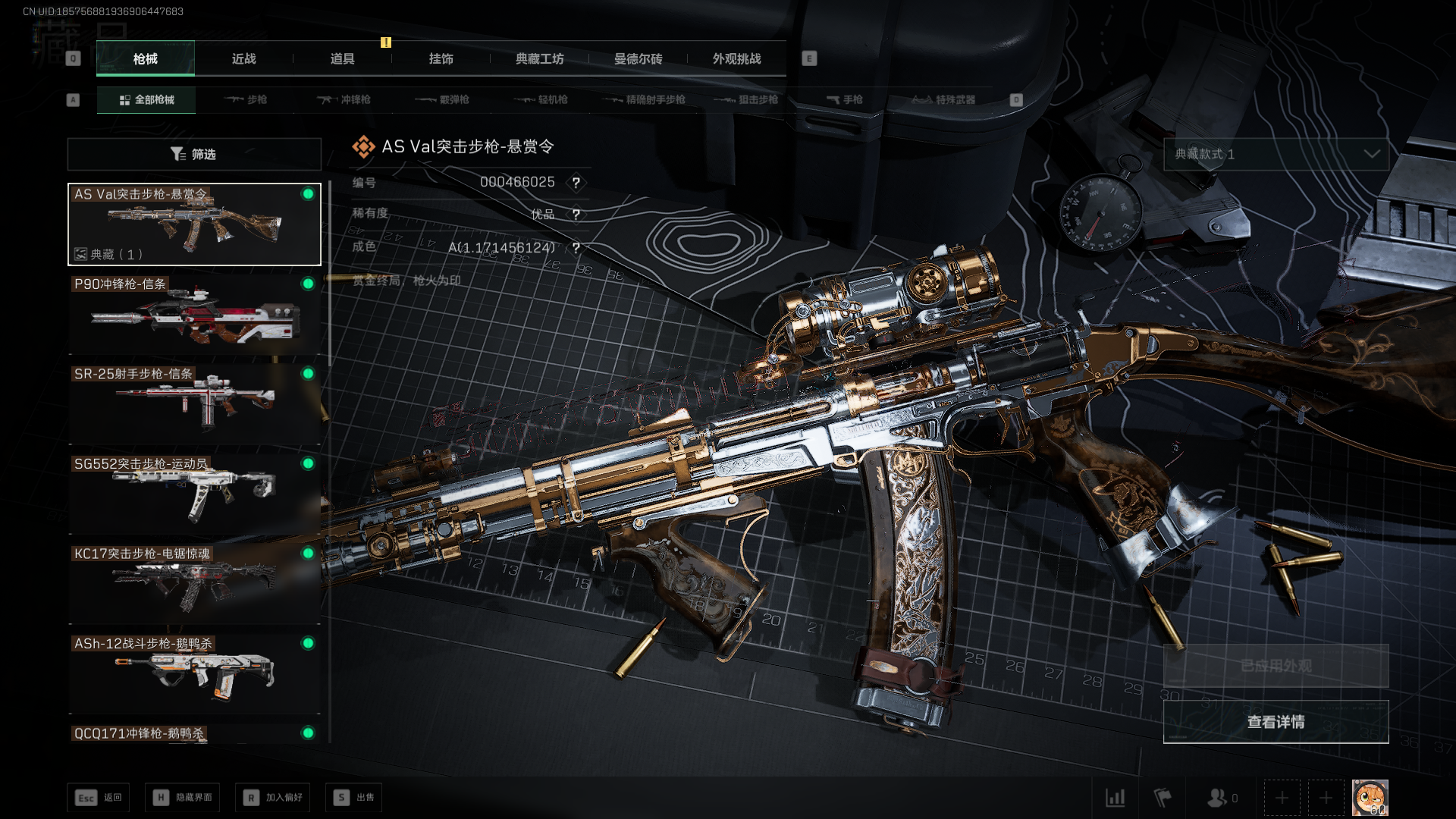Viewport: 1456px width, 819px height.
Task: Select the KC17突击步枪-电锯惊魂 skin
Action: point(194,584)
